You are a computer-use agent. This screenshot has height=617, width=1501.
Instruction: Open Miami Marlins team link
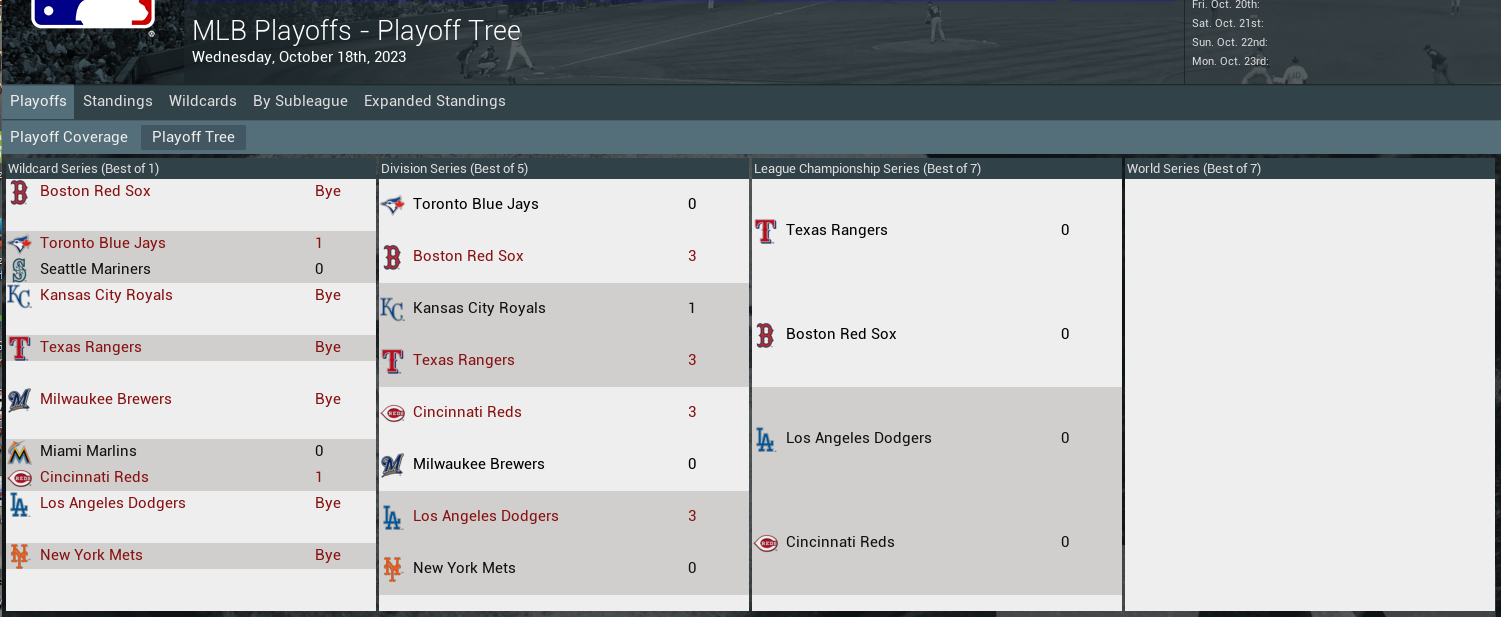click(88, 451)
